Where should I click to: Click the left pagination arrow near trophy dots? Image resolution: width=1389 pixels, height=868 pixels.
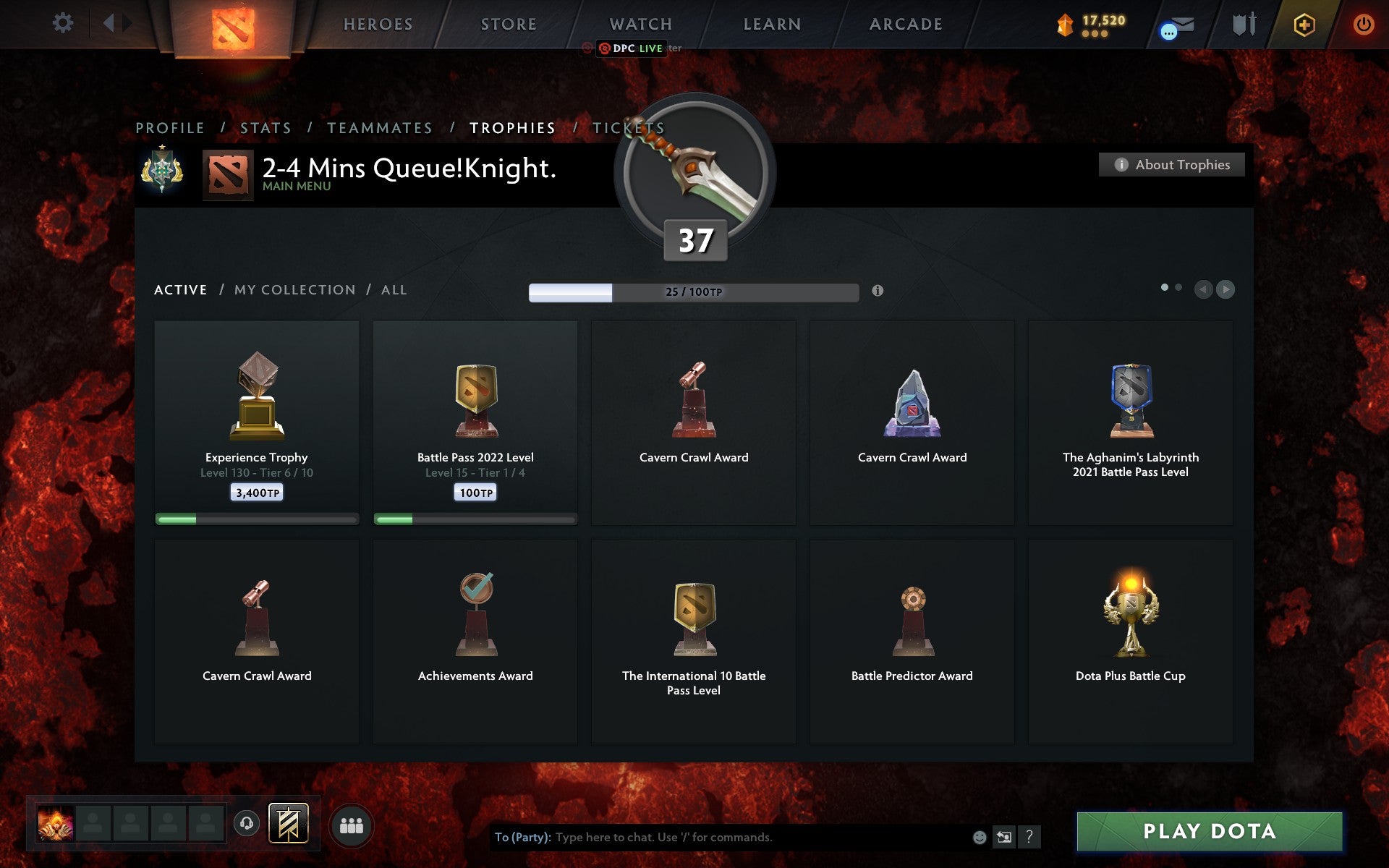[x=1202, y=289]
